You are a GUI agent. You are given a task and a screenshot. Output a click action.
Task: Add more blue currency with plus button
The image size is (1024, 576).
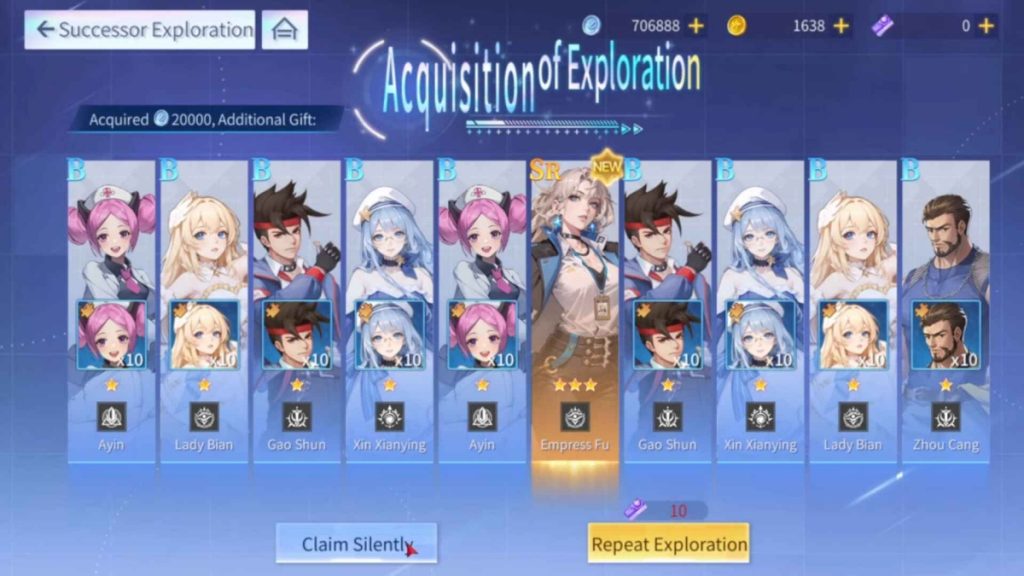[x=696, y=26]
